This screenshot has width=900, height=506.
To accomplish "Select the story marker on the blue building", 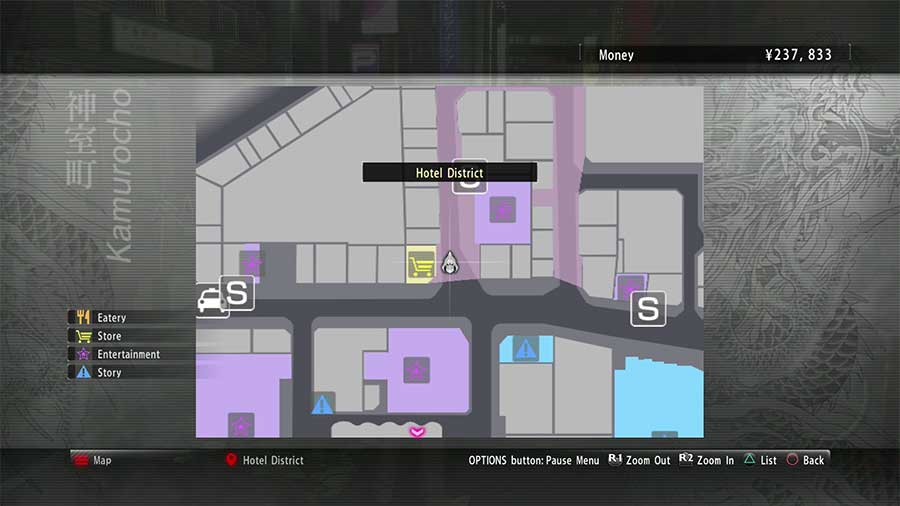I will pyautogui.click(x=525, y=349).
